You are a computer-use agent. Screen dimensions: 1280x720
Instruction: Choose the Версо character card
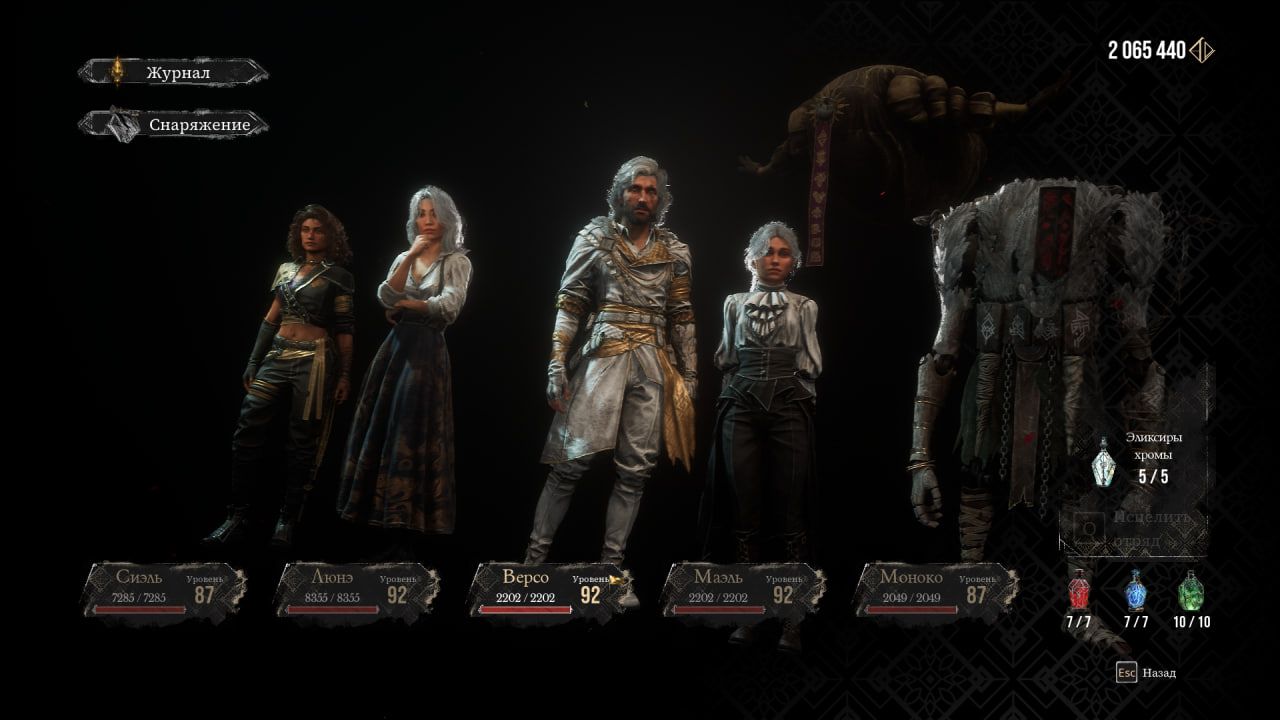[551, 589]
